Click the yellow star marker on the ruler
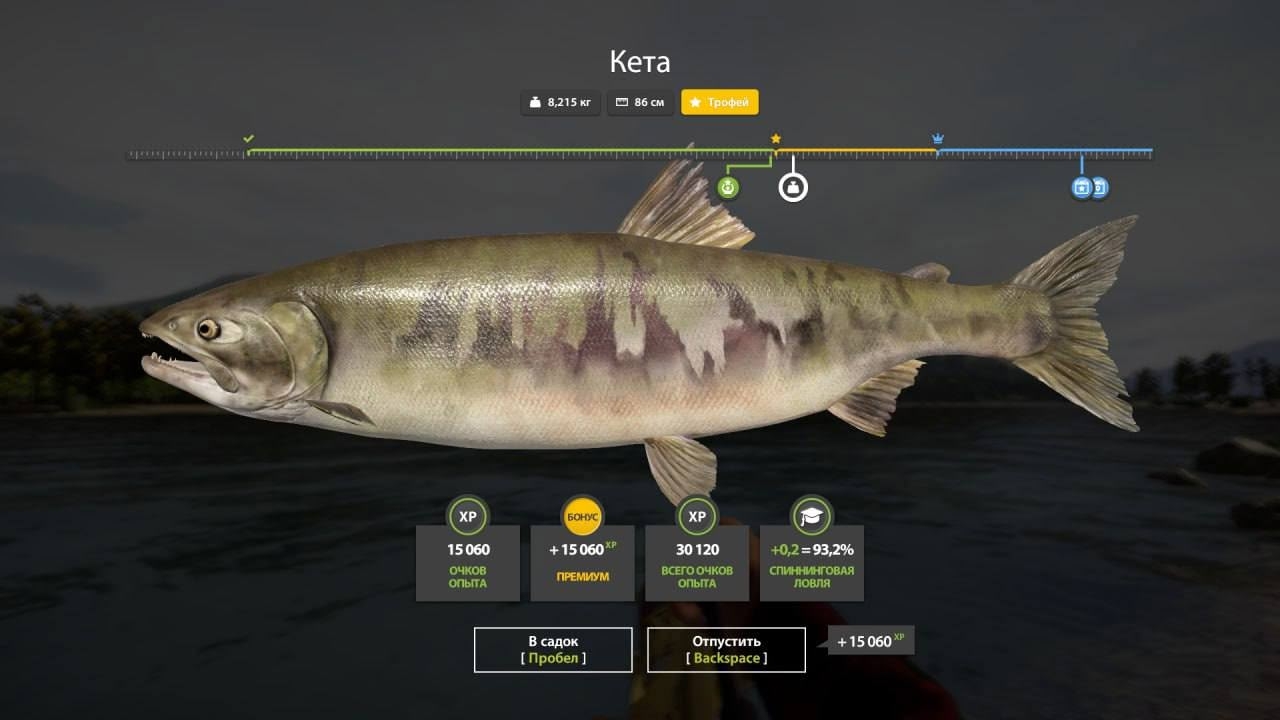 coord(777,136)
